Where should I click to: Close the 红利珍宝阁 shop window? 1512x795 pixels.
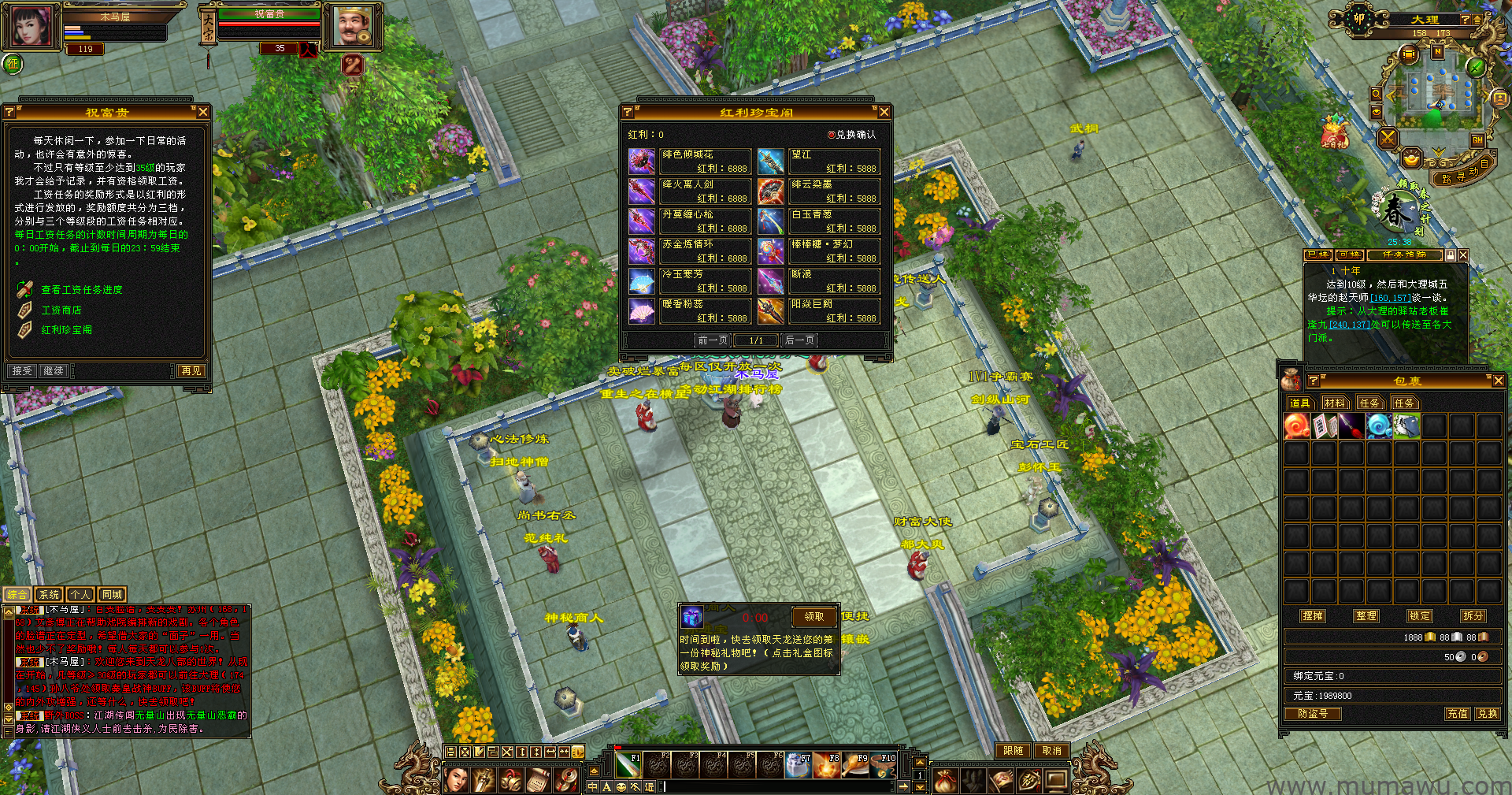pyautogui.click(x=884, y=112)
